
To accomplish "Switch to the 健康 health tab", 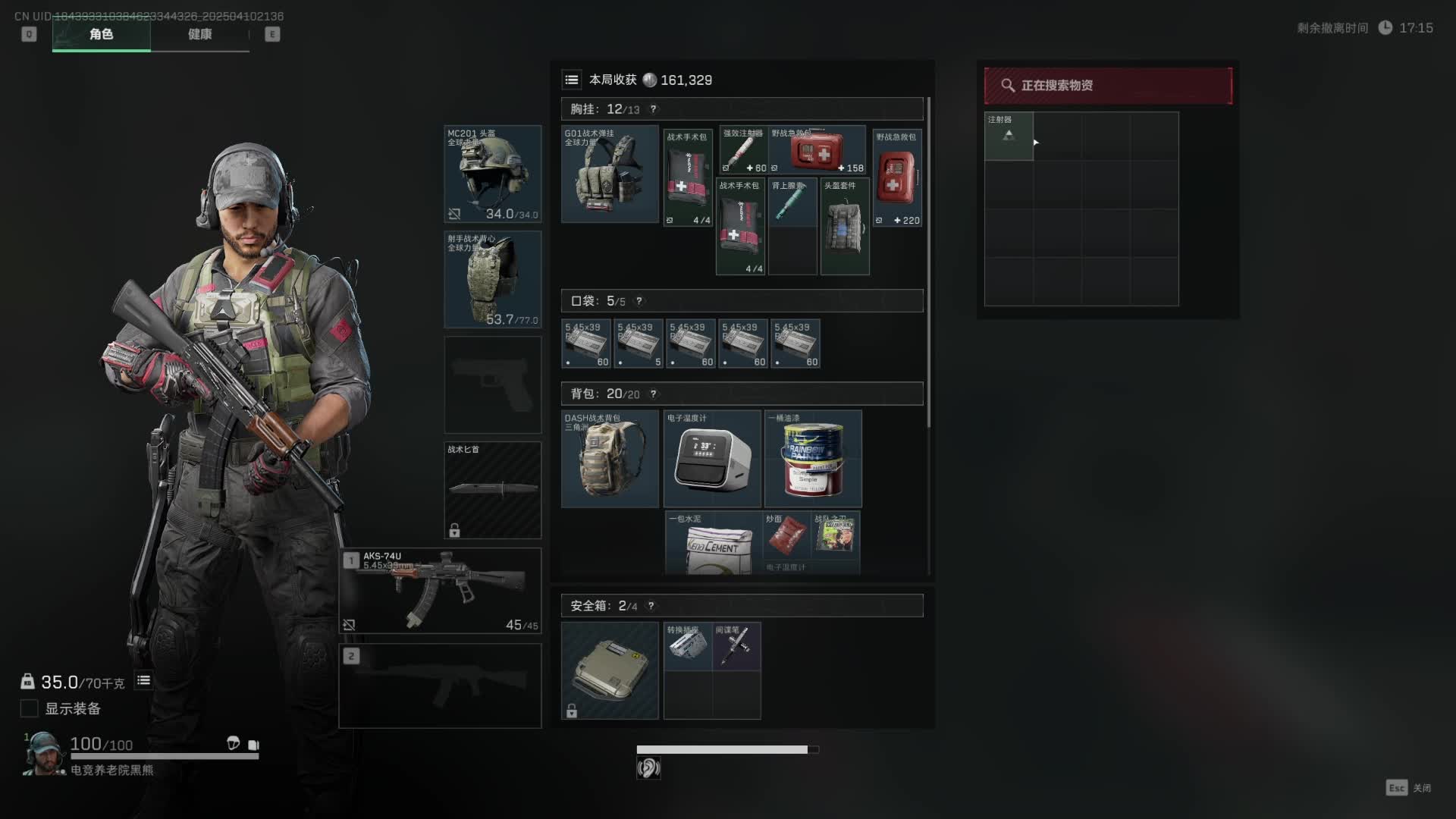I will pos(199,34).
